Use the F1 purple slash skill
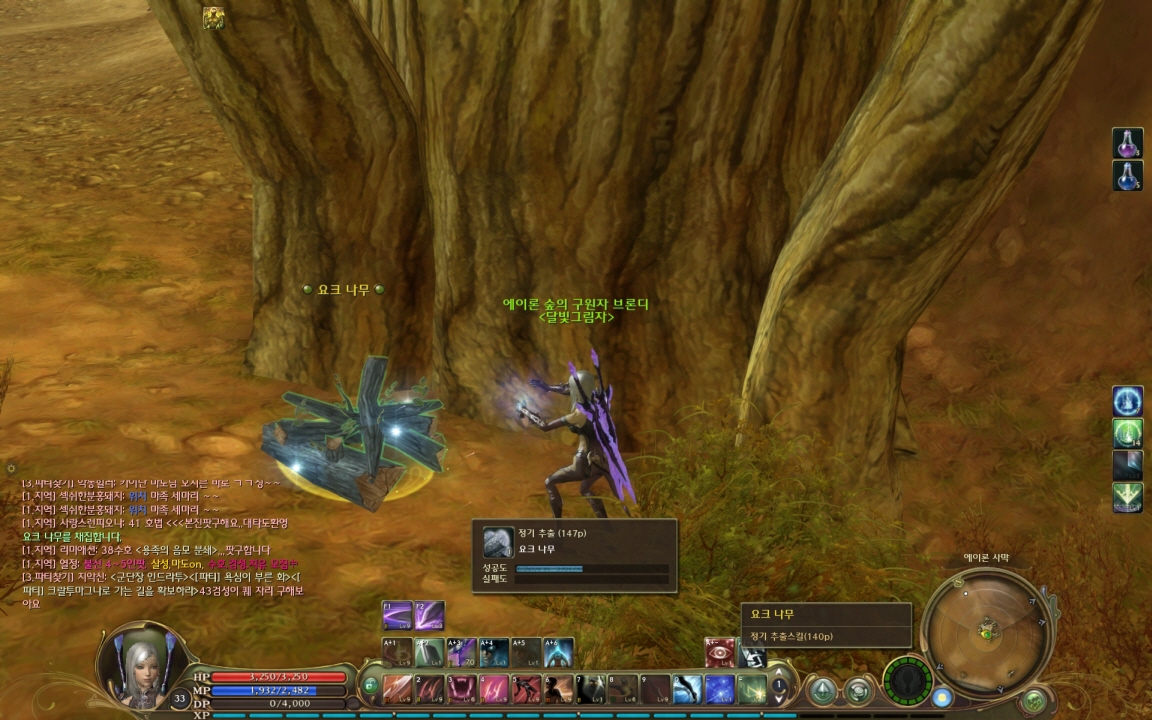 397,615
